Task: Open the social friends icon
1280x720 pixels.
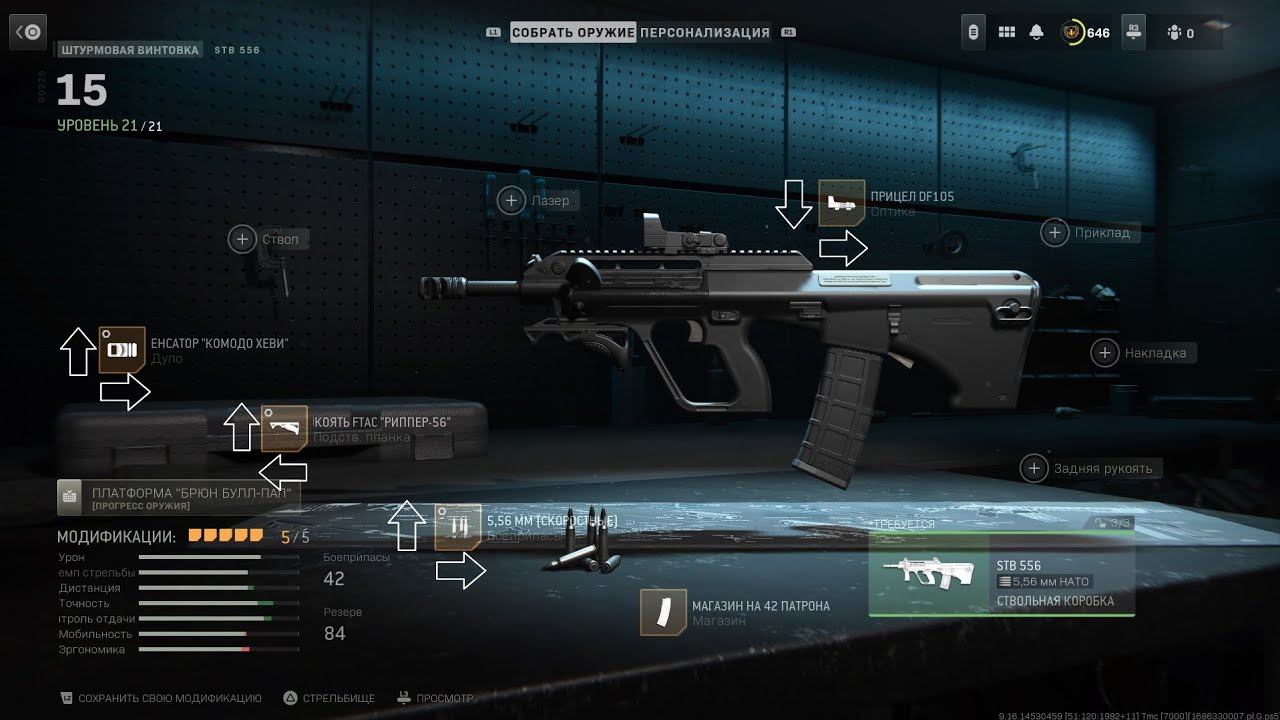Action: [1179, 32]
